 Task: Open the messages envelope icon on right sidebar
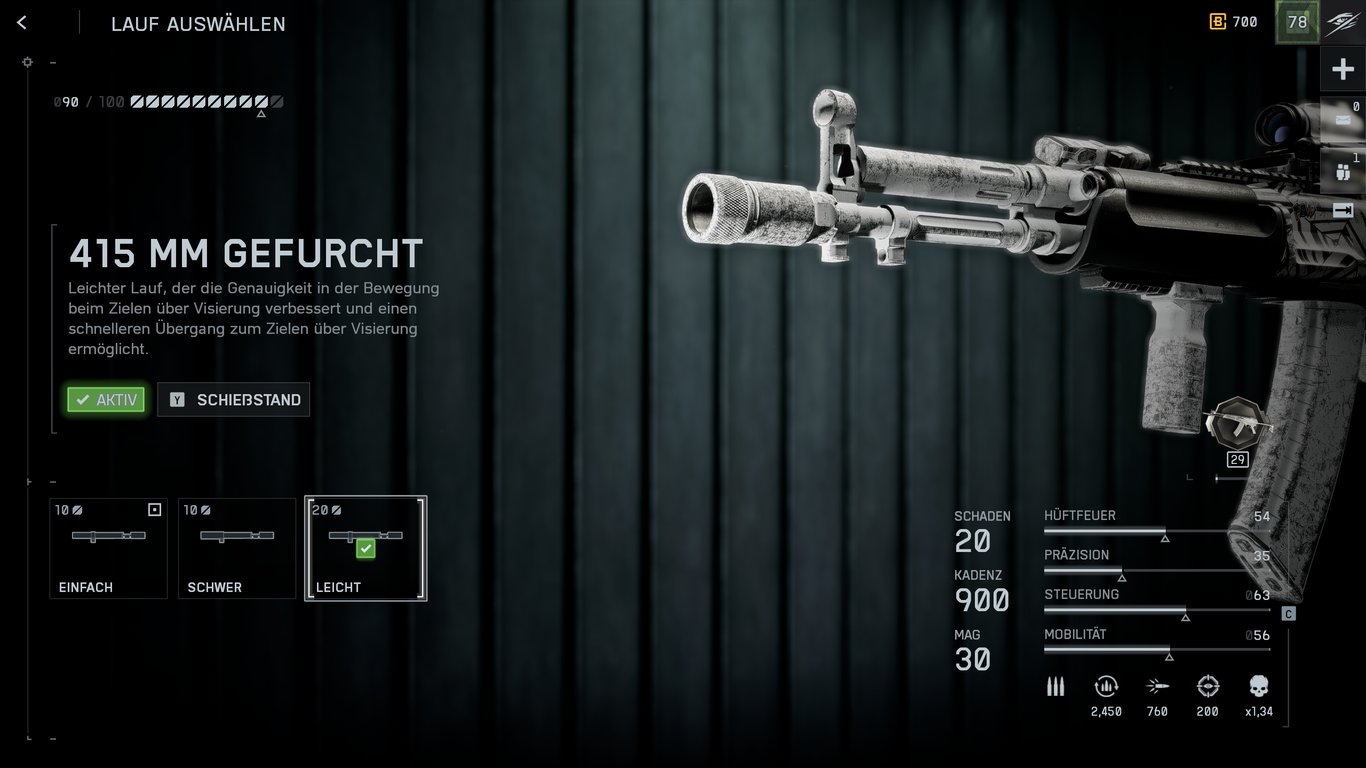pos(1345,118)
